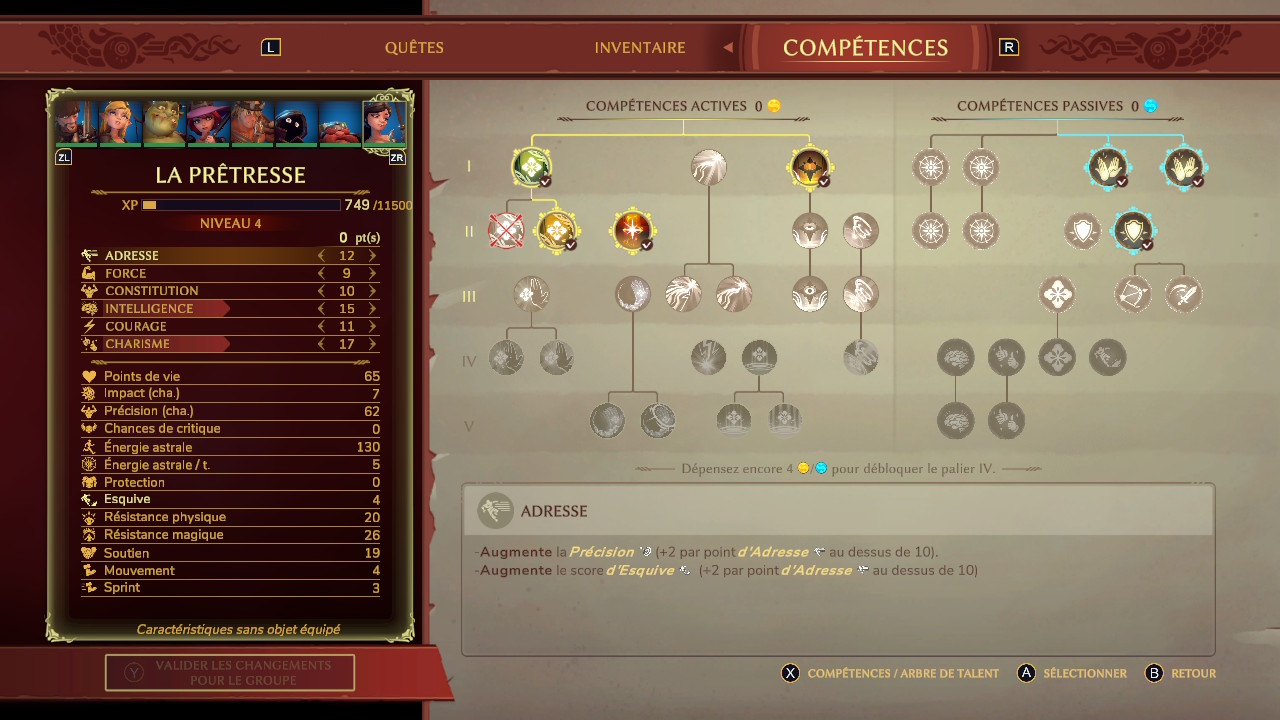Image resolution: width=1280 pixels, height=720 pixels.
Task: Select the Compétences tab
Action: tap(865, 48)
